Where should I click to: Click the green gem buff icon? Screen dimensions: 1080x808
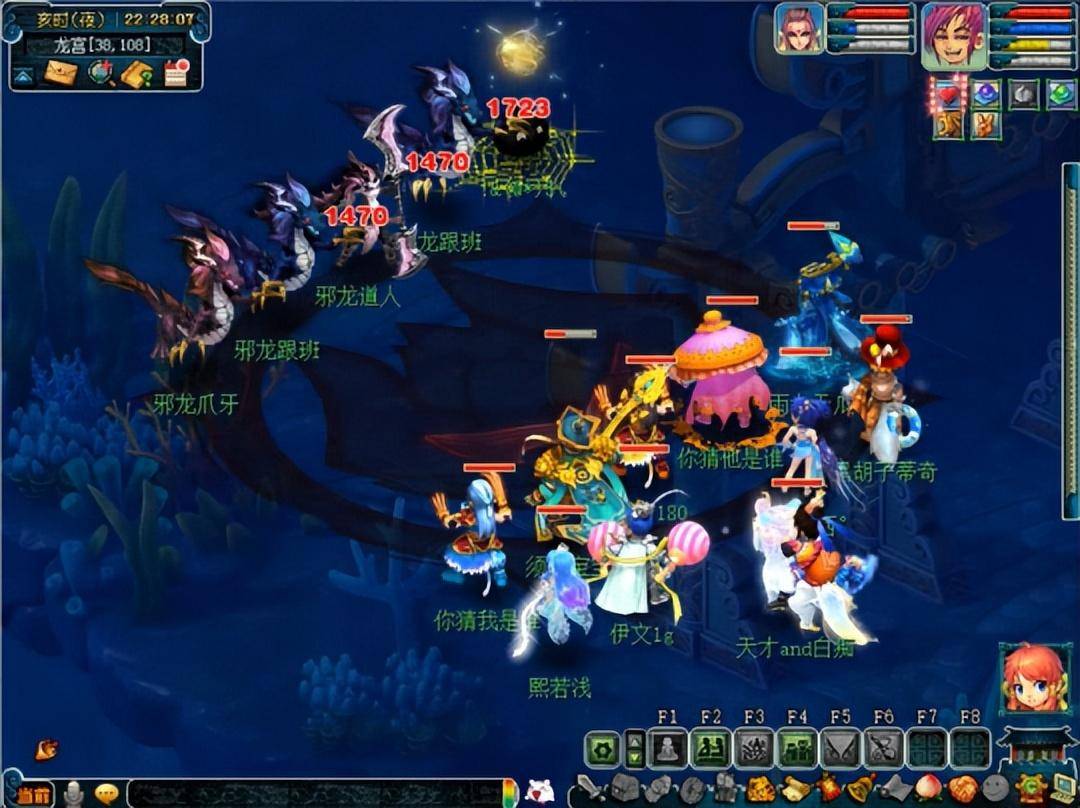click(1060, 94)
